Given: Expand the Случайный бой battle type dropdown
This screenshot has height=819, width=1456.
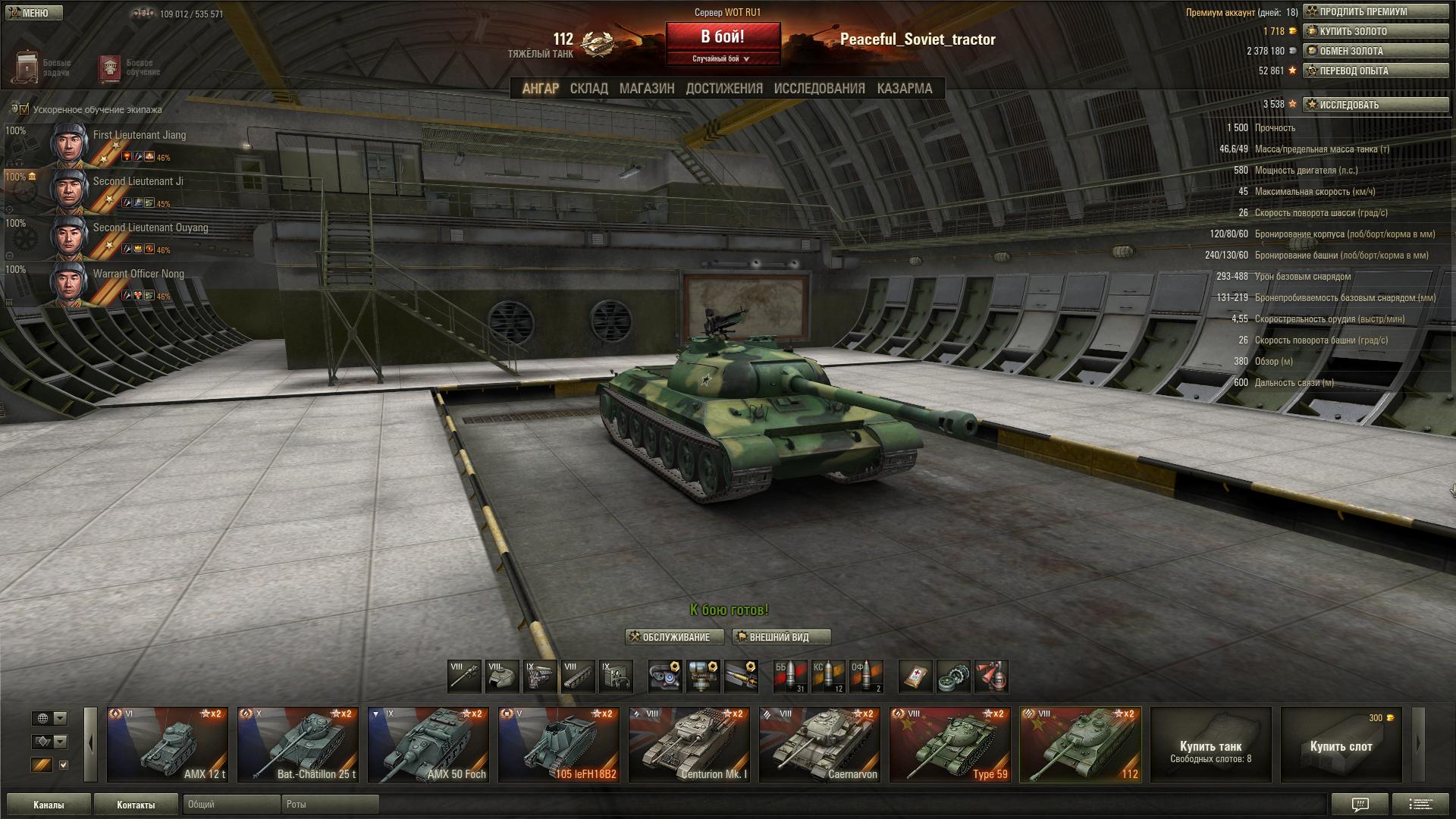Looking at the screenshot, I should tap(722, 58).
